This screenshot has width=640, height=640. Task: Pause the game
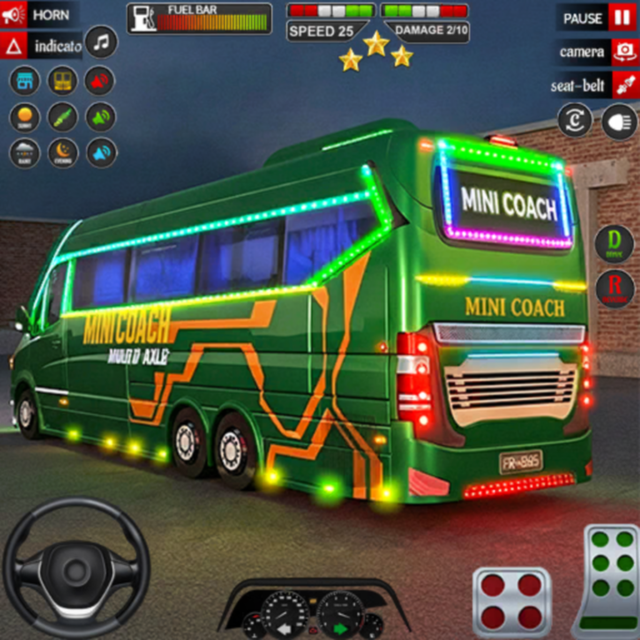coord(596,17)
